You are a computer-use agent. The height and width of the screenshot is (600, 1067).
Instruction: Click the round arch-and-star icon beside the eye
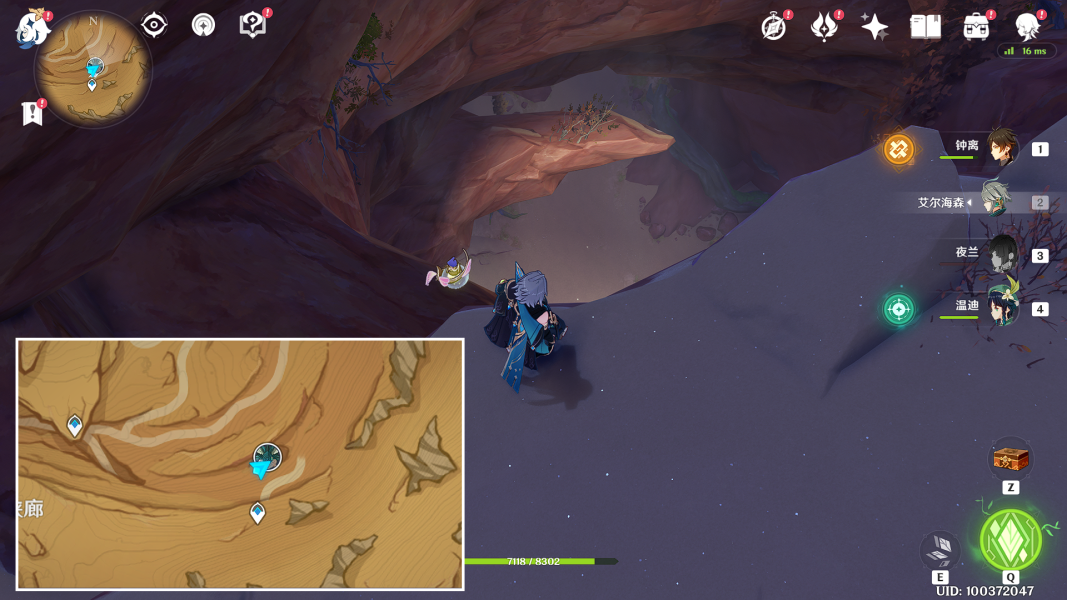coord(203,25)
